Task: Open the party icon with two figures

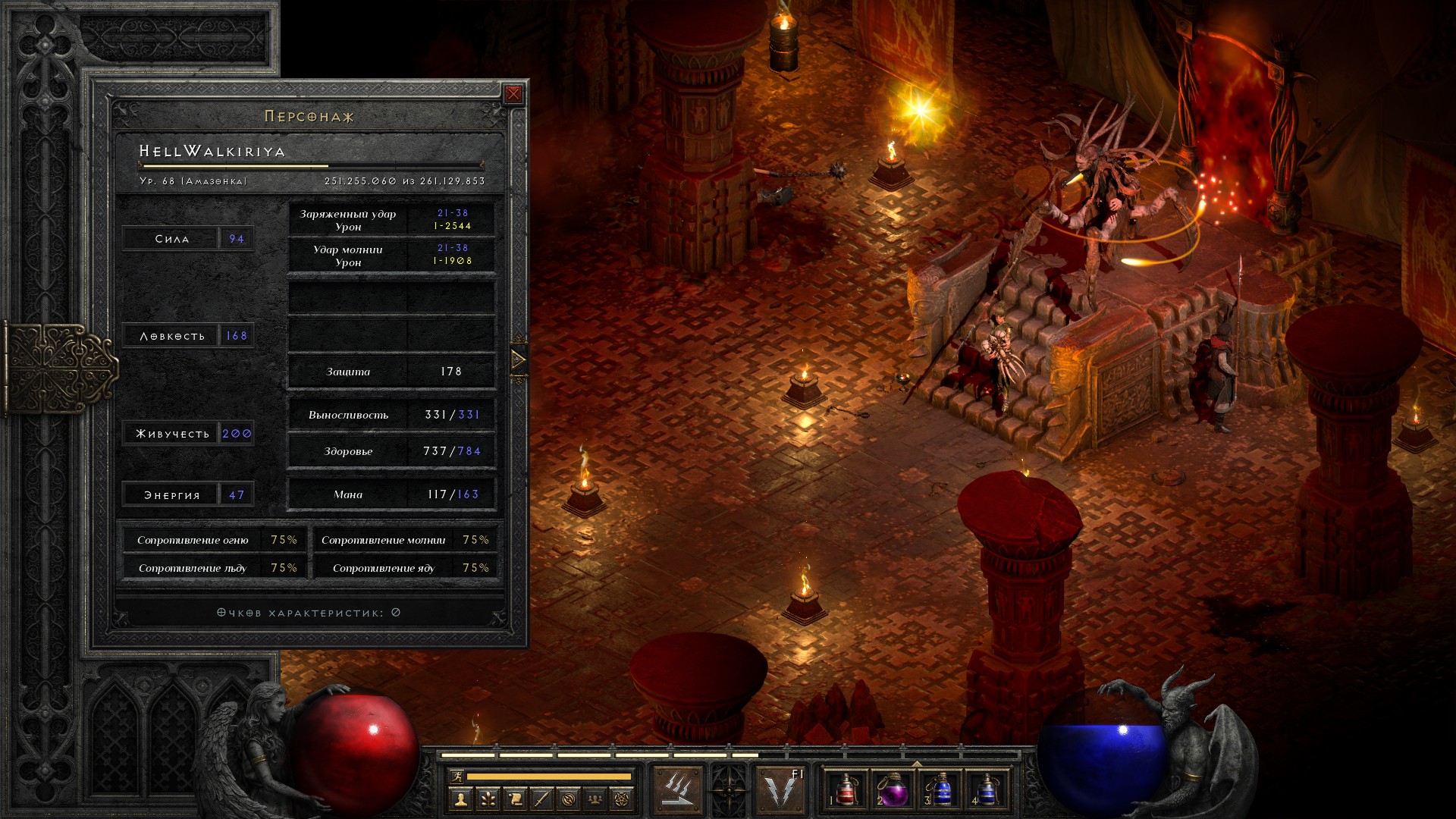Action: coord(595,799)
